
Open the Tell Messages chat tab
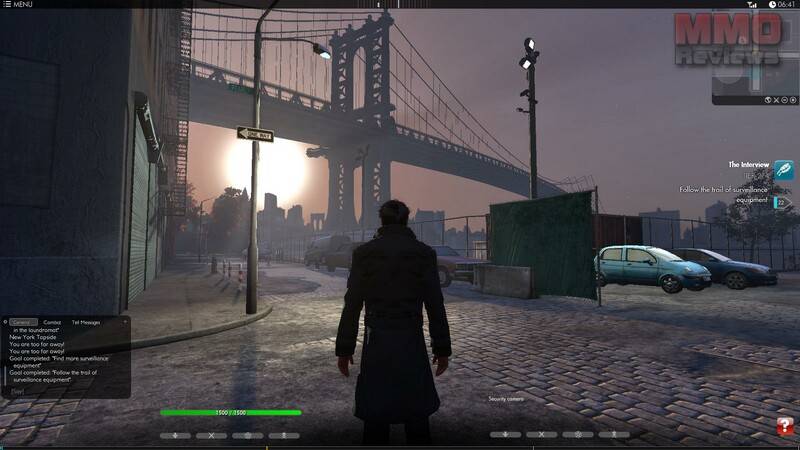click(86, 322)
